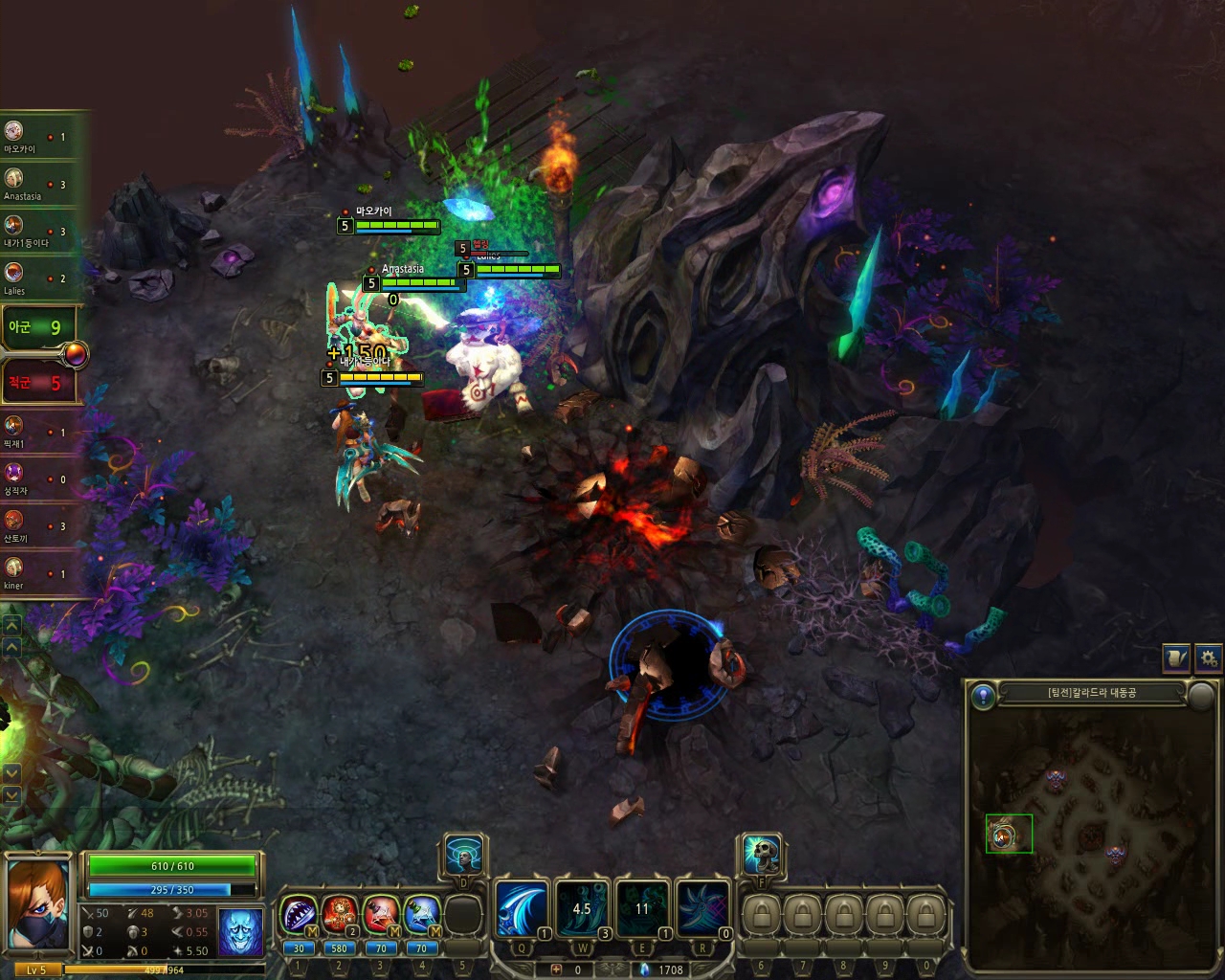1225x980 pixels.
Task: Click the masked hero portrait
Action: click(38, 903)
